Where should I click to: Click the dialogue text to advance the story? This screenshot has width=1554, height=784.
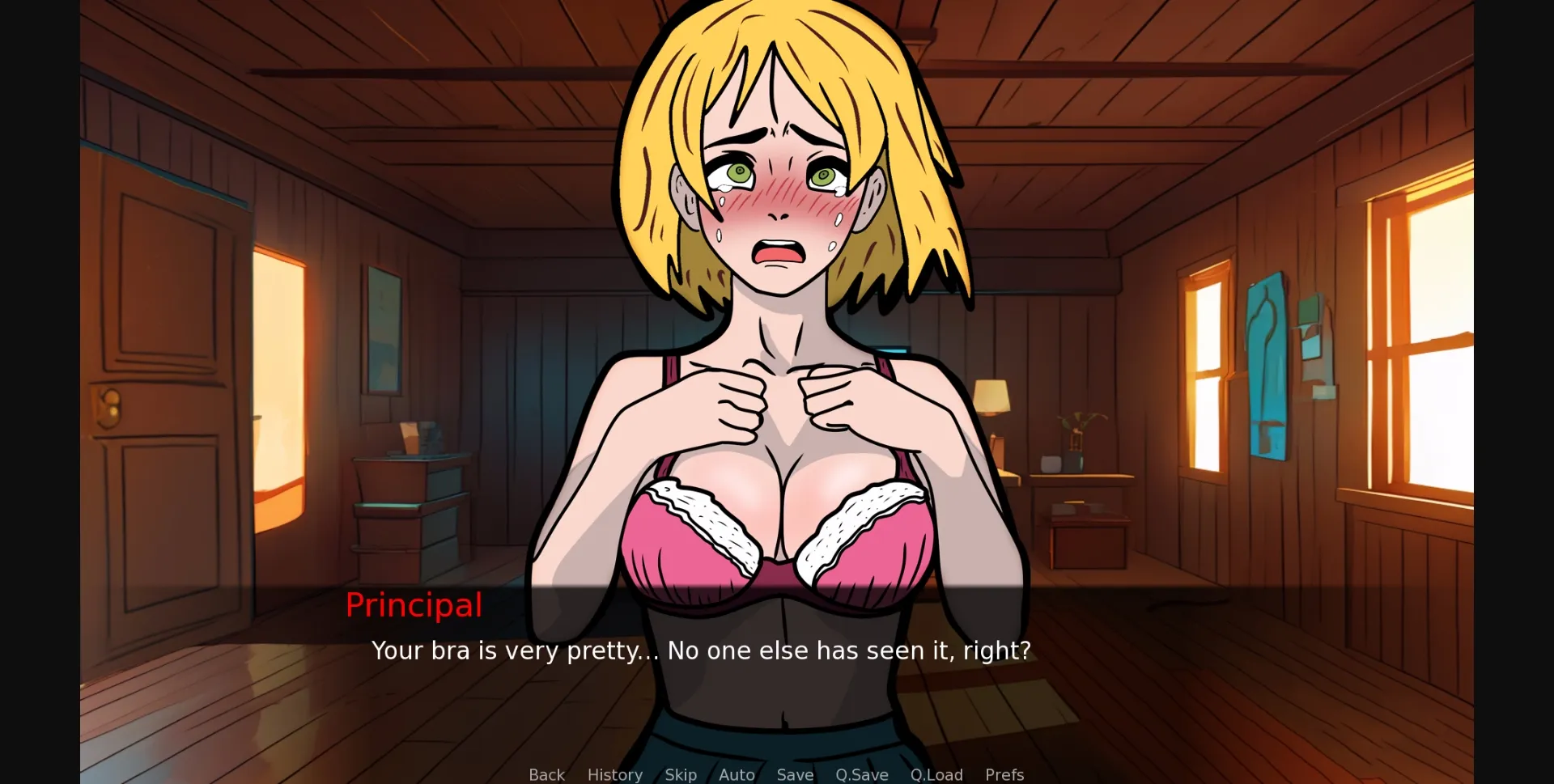tap(701, 651)
